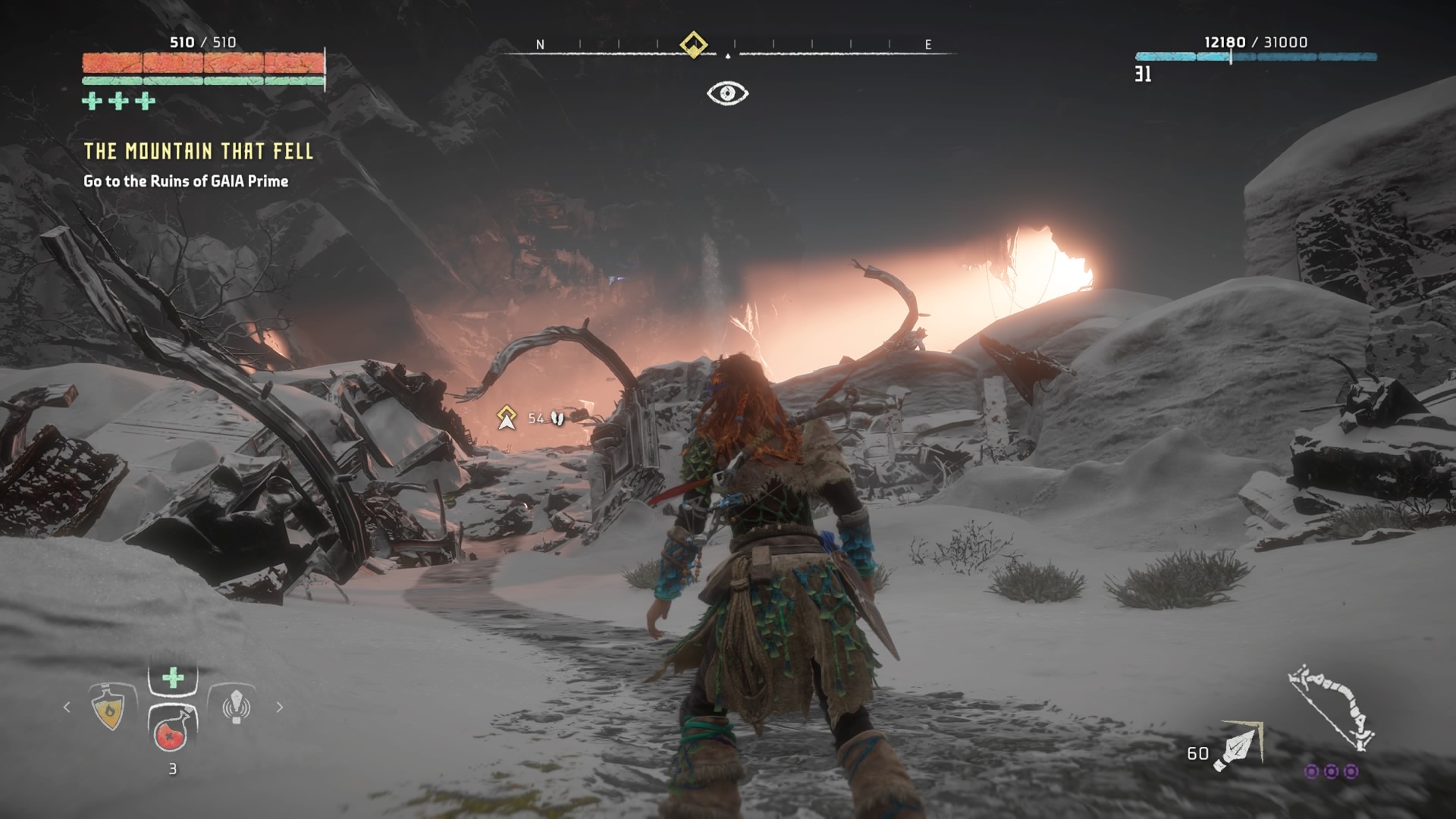Click the stealth eye visibility indicator
Viewport: 1456px width, 819px height.
727,93
